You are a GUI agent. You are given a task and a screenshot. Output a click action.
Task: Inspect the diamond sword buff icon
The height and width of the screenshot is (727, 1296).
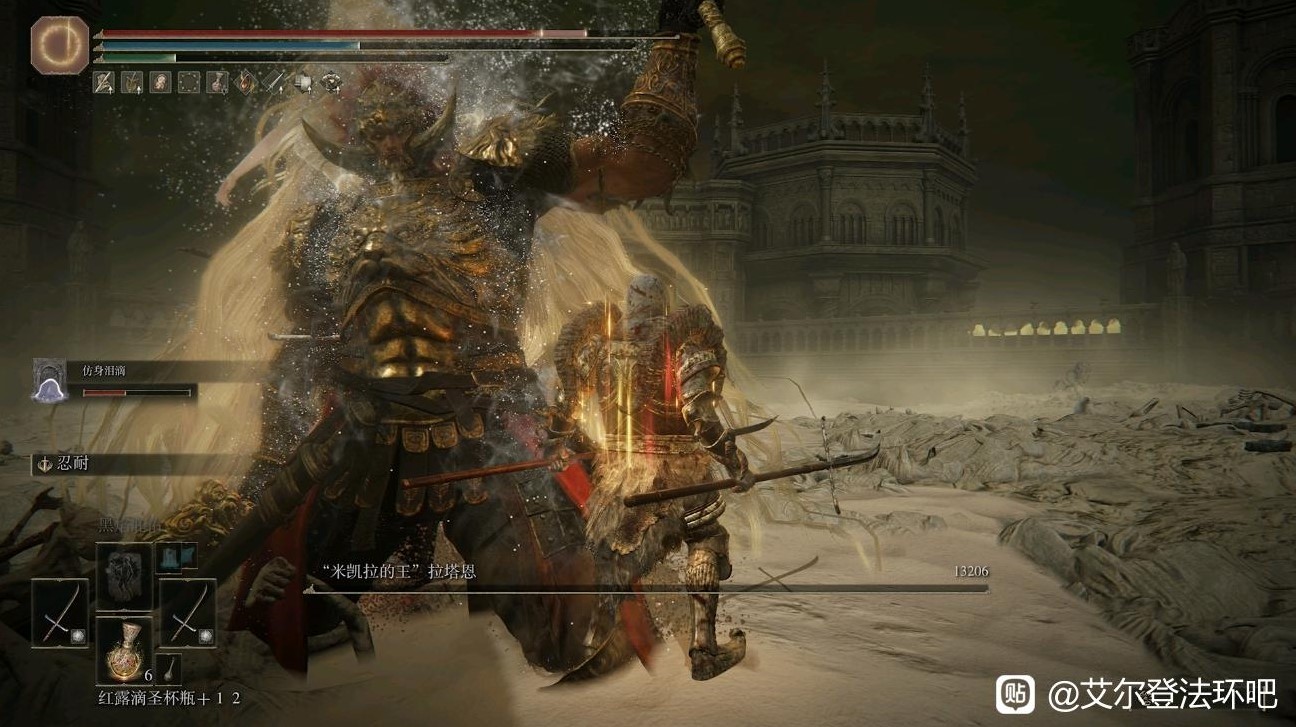click(x=275, y=82)
